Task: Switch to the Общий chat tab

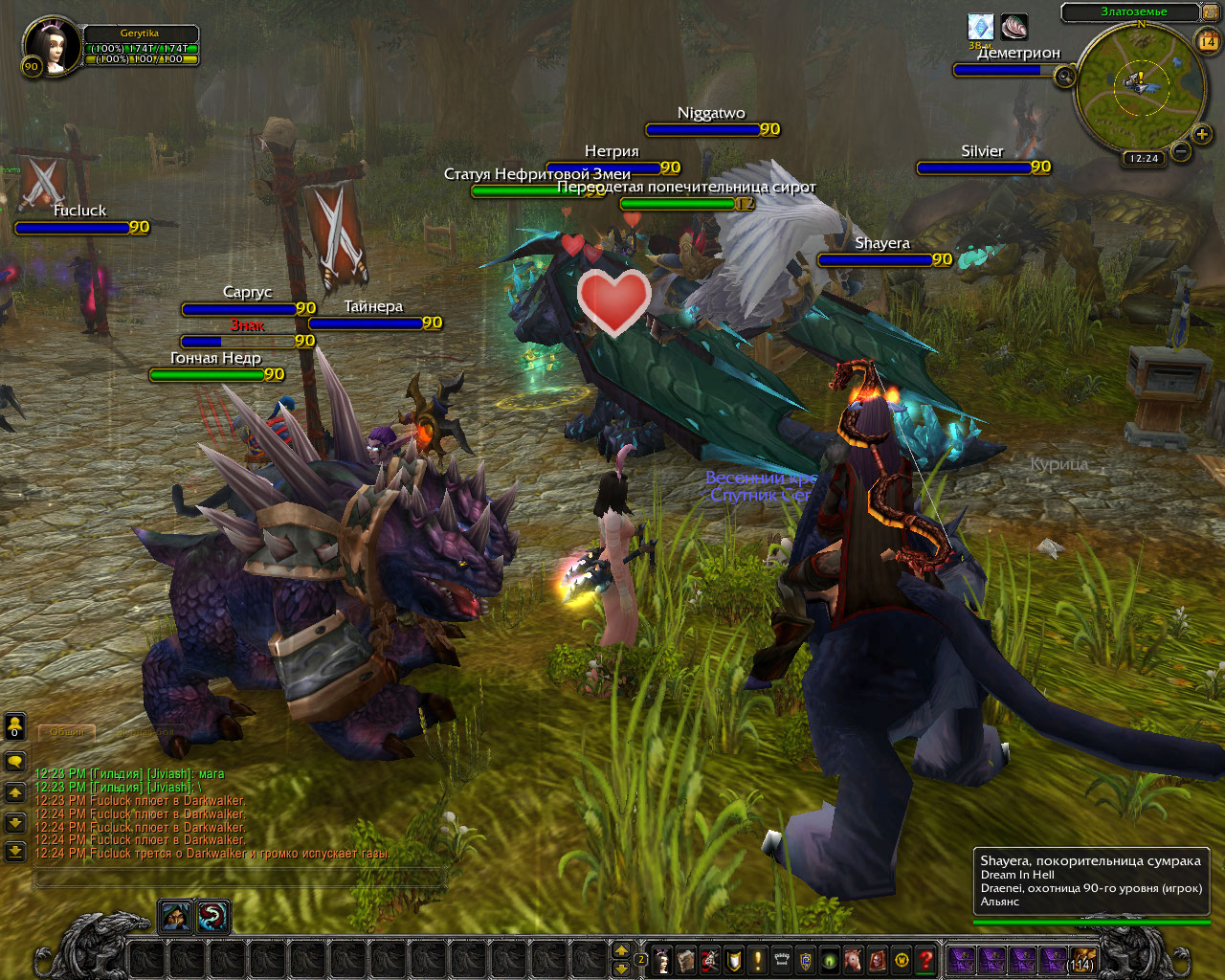Action: pyautogui.click(x=67, y=732)
